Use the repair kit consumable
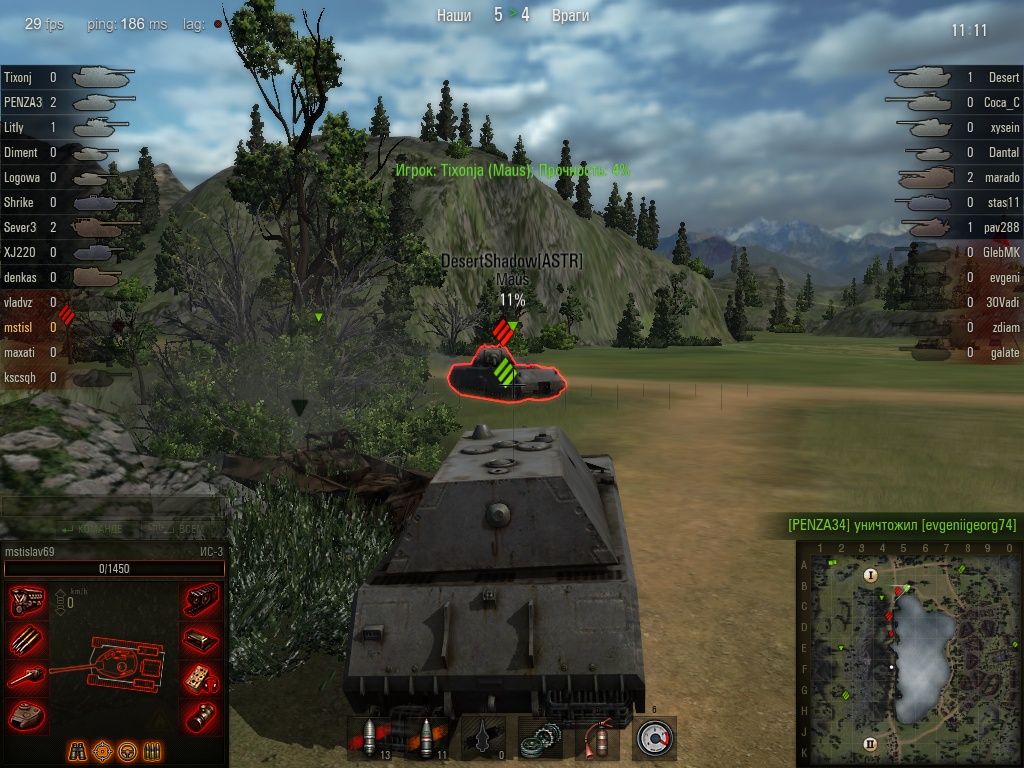This screenshot has height=768, width=1024. [541, 738]
